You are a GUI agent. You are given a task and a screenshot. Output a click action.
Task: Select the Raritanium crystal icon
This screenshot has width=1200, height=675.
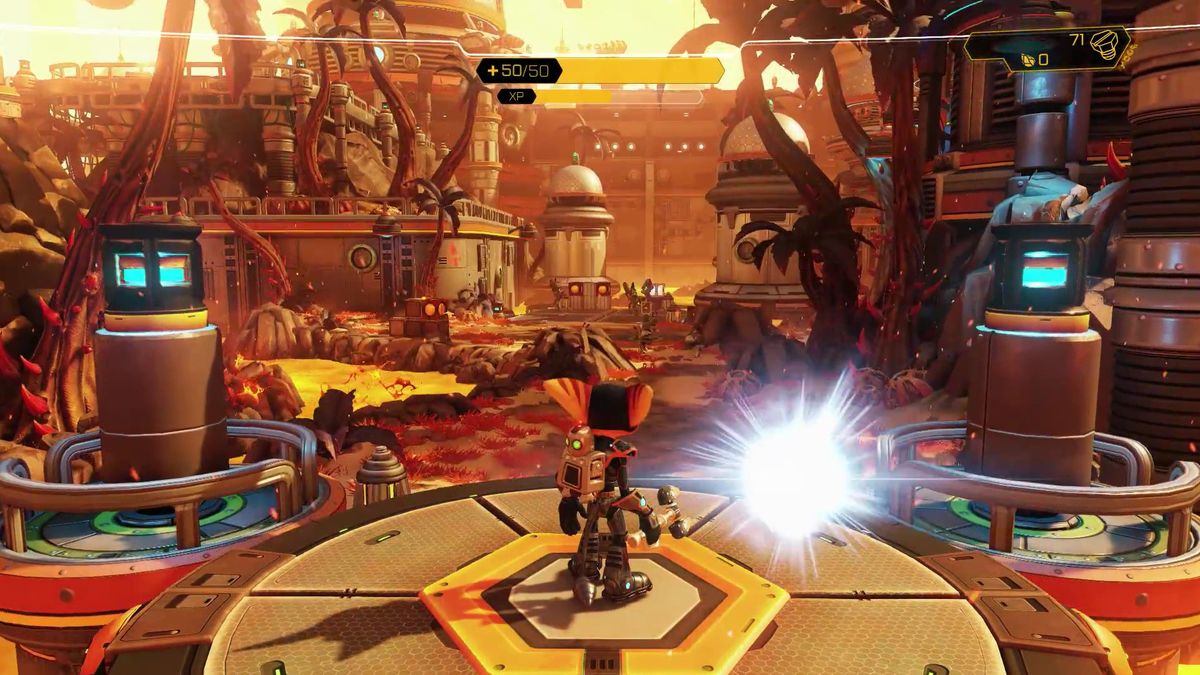pyautogui.click(x=1025, y=60)
